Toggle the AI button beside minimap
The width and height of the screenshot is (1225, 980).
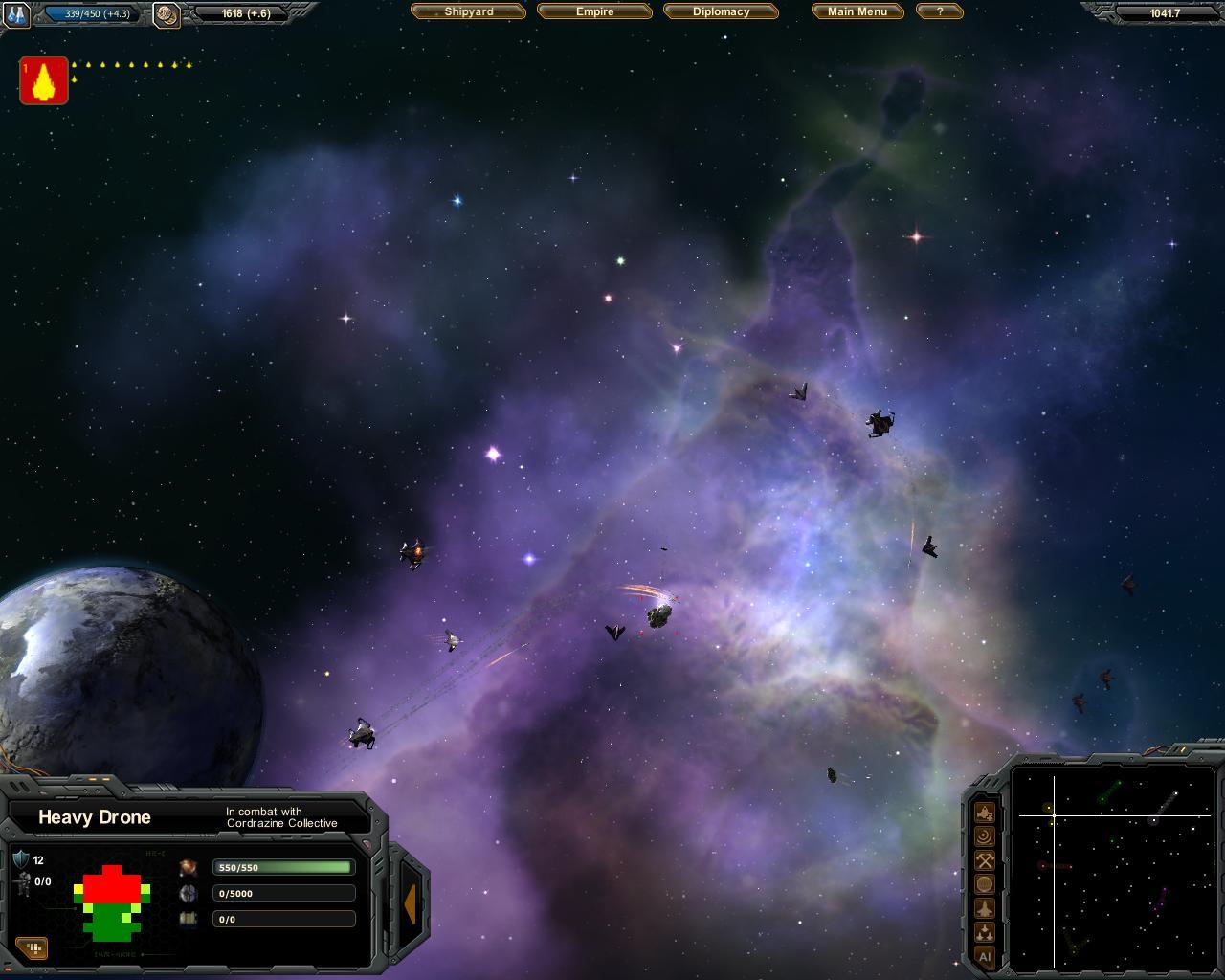(985, 956)
